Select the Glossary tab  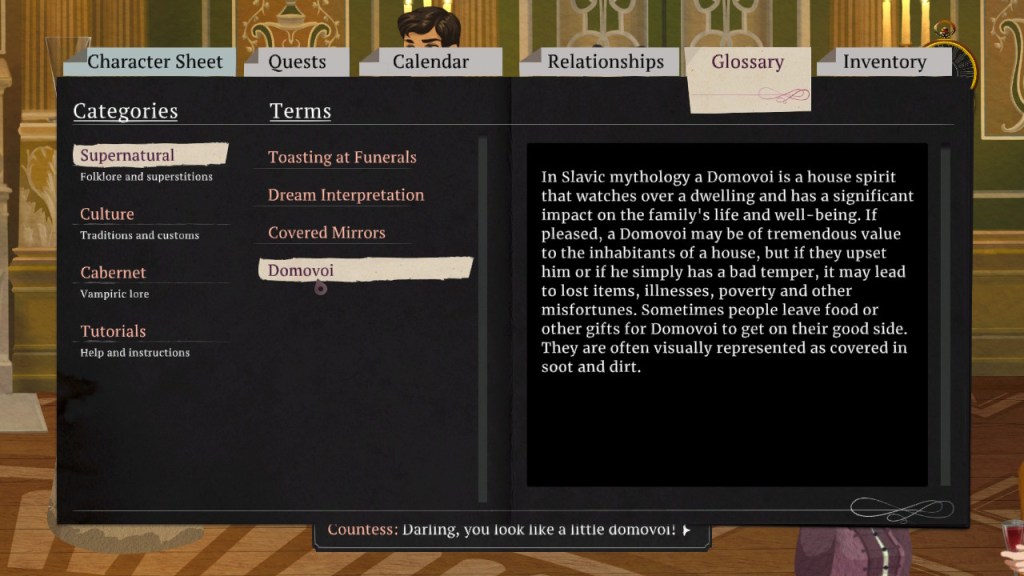point(747,62)
